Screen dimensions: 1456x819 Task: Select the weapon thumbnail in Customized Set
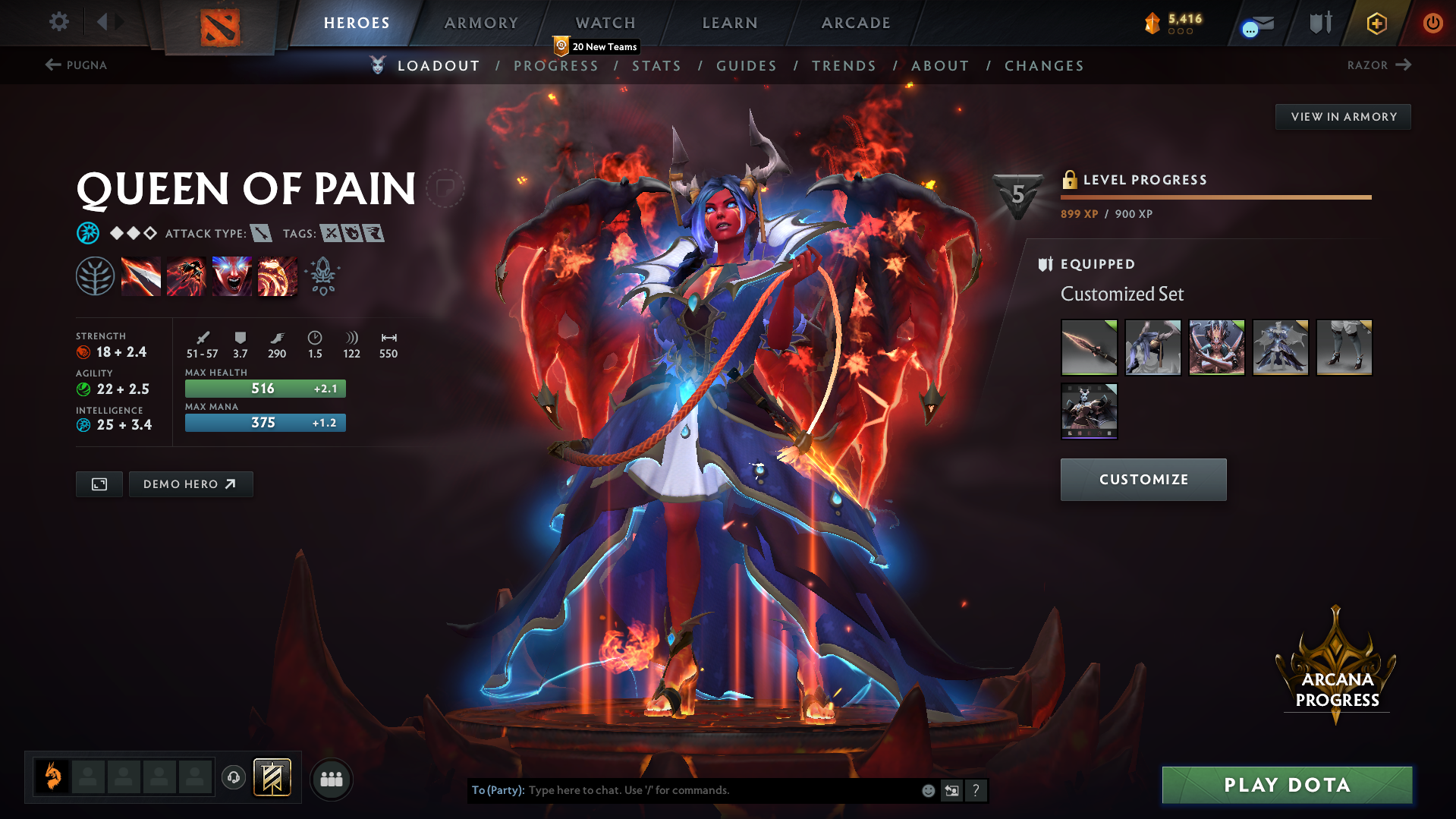pos(1088,348)
